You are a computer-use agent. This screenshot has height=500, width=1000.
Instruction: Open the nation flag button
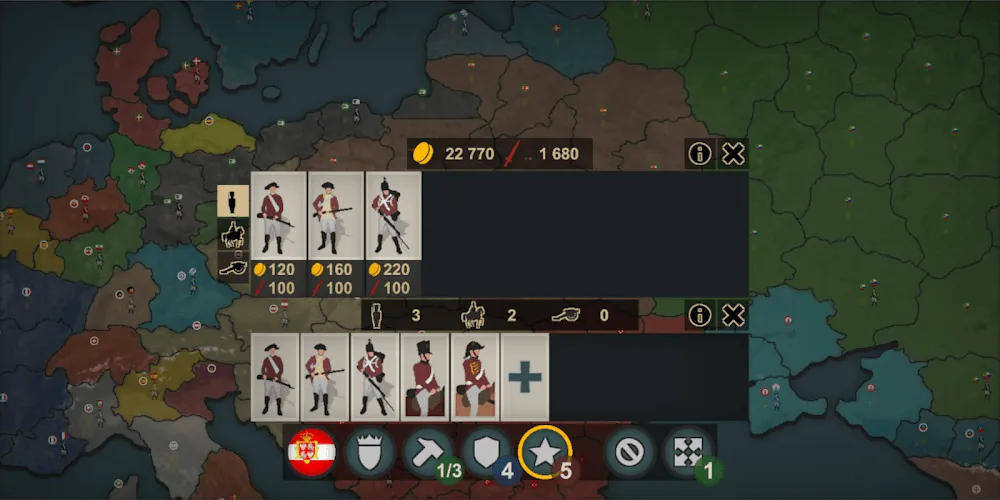pyautogui.click(x=311, y=453)
